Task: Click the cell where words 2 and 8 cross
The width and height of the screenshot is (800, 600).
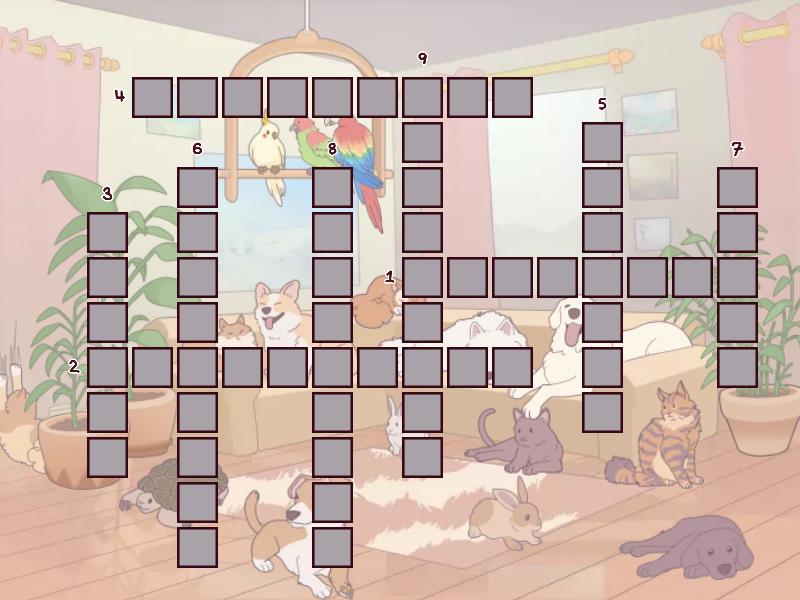Action: [x=332, y=367]
